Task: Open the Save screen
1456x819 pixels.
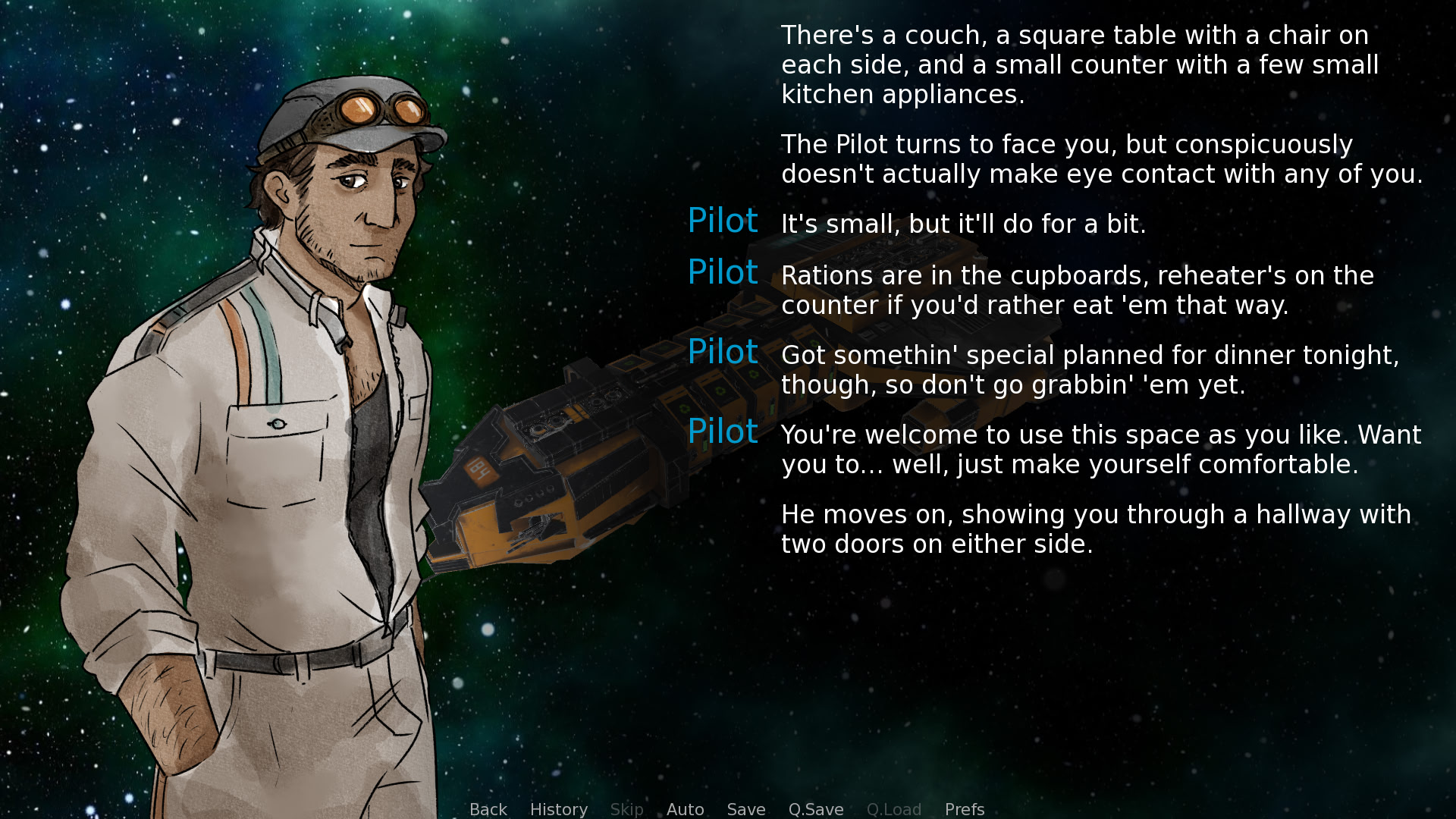Action: point(746,809)
